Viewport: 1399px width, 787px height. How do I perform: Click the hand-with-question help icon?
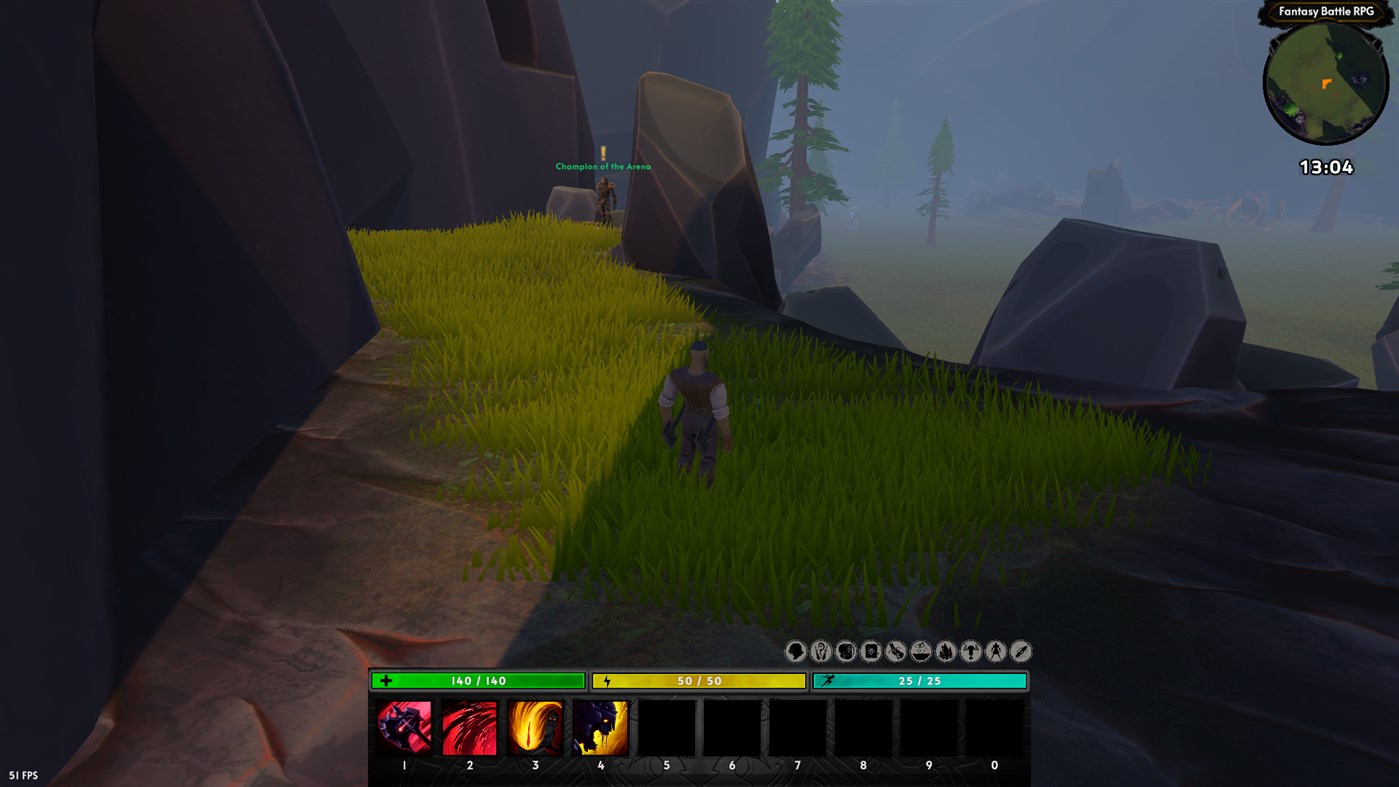[x=820, y=650]
